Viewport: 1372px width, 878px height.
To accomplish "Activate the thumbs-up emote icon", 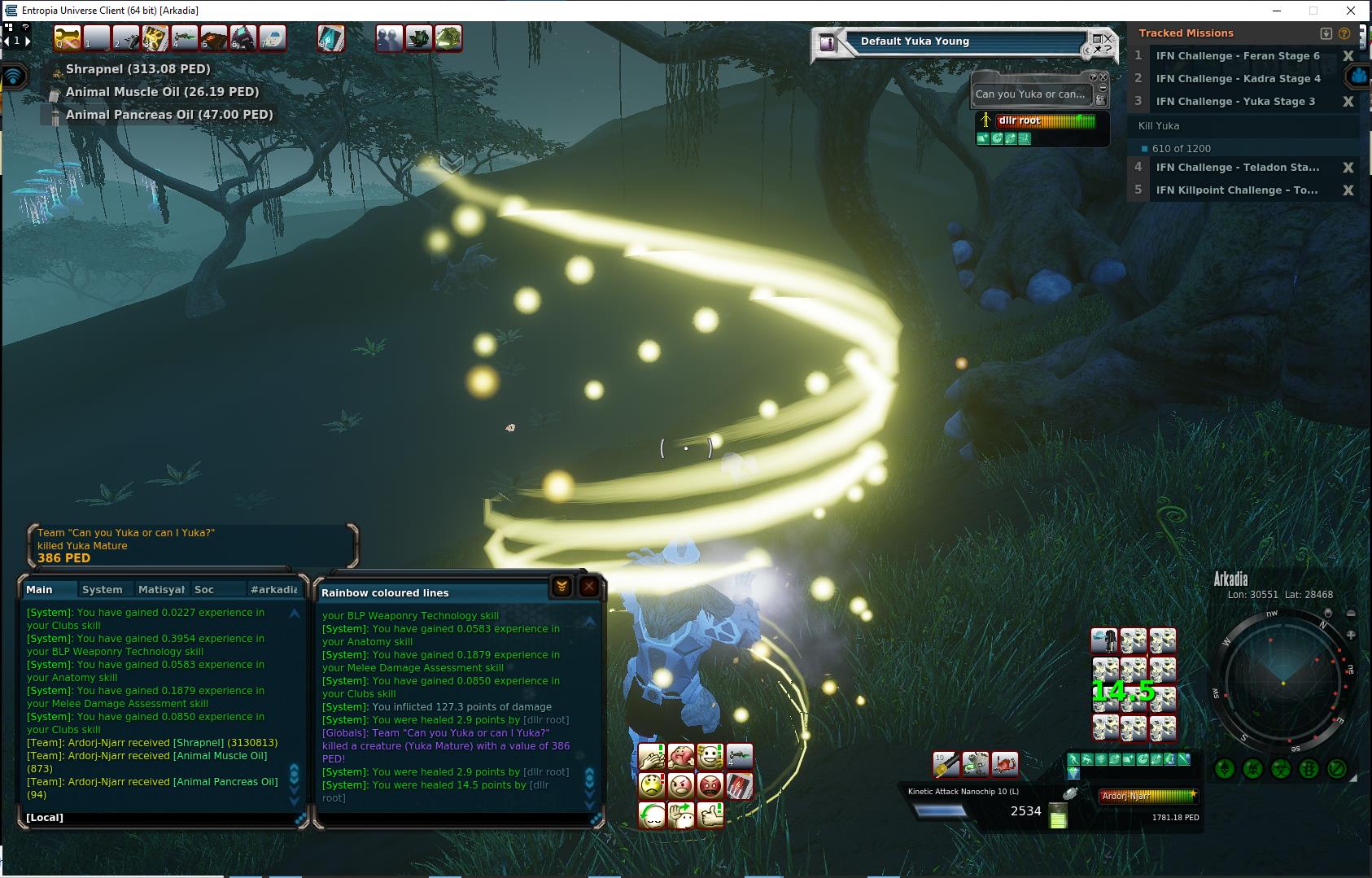I will (x=710, y=815).
